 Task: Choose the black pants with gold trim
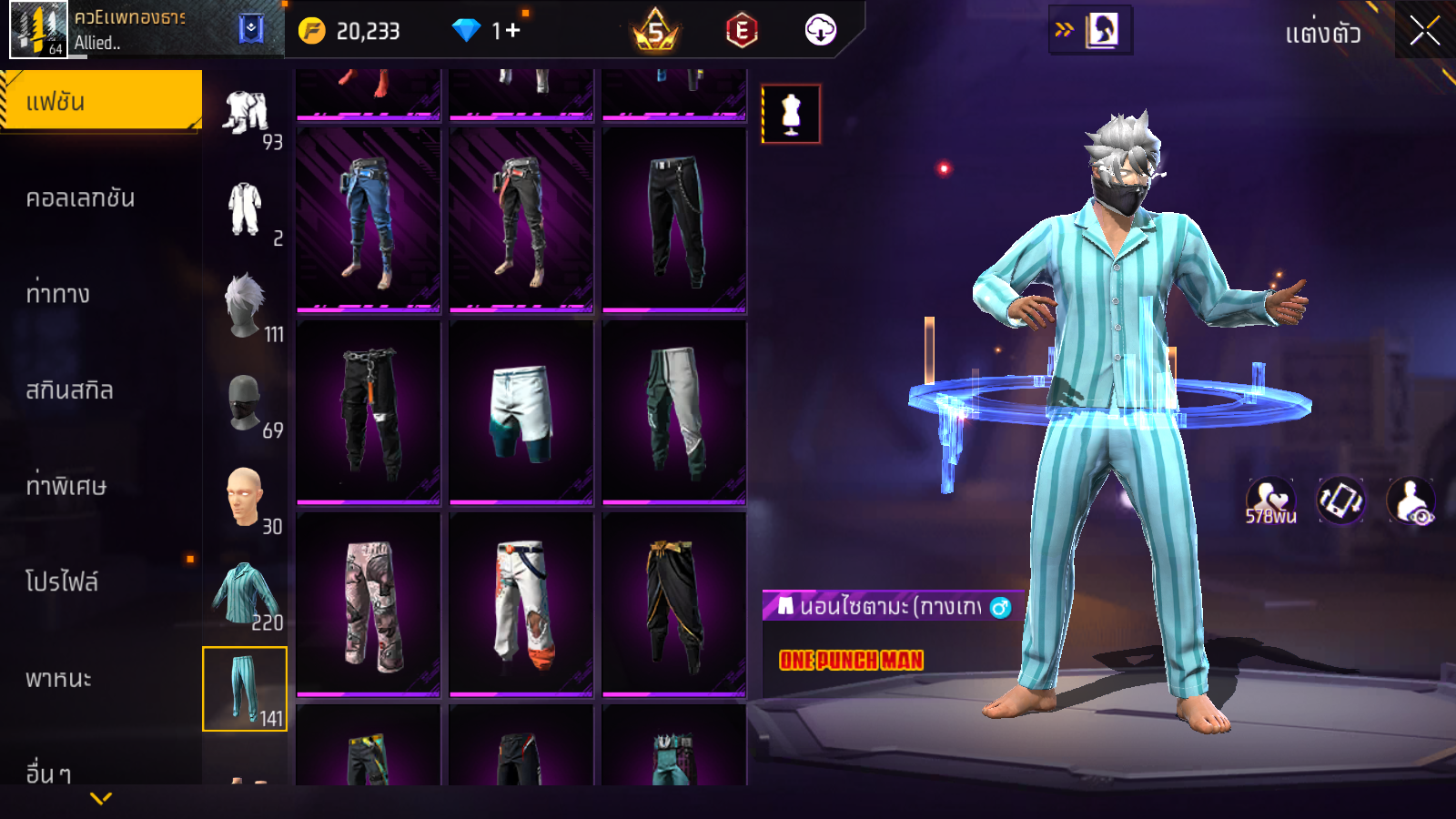(x=673, y=603)
